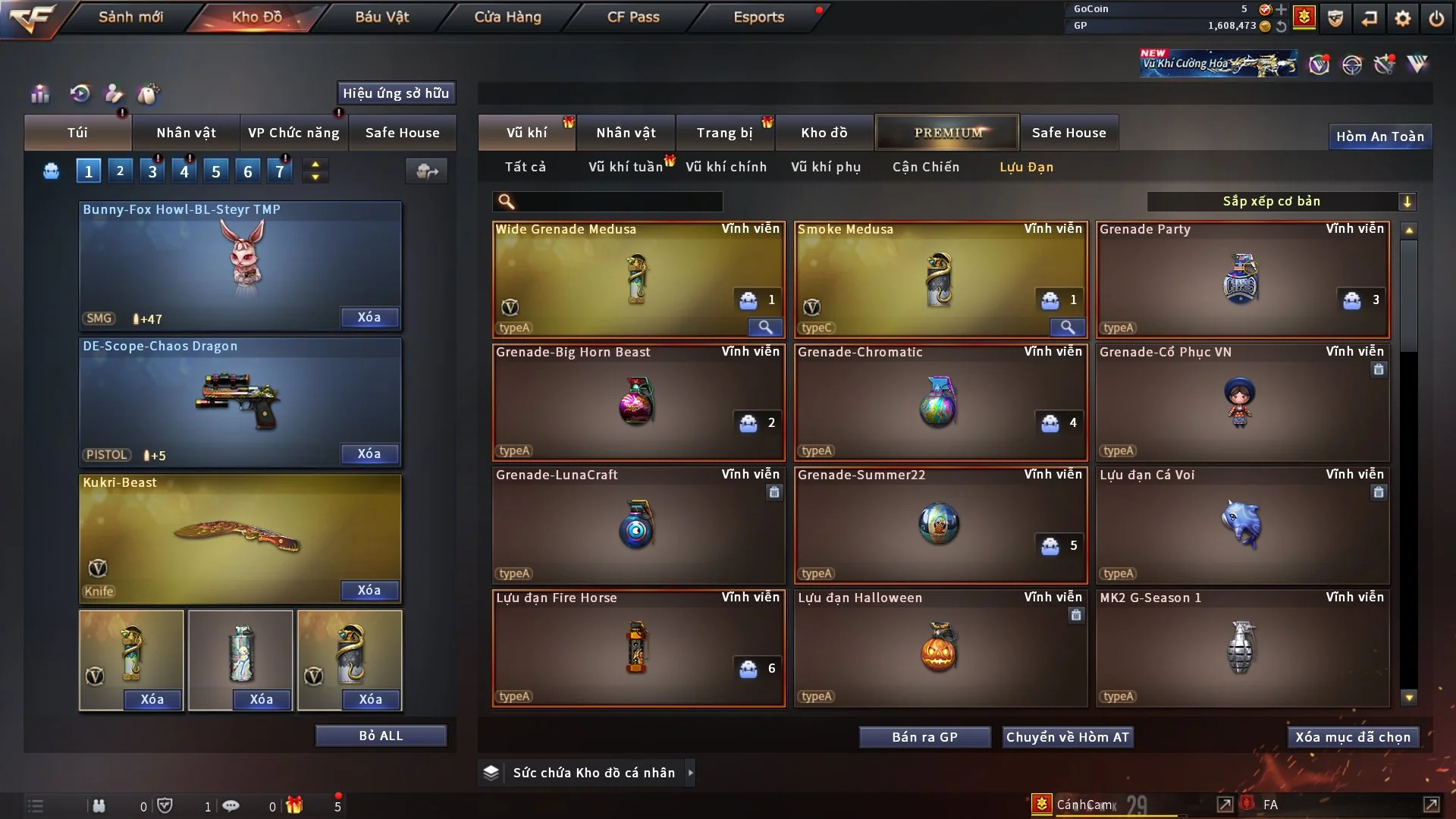
Task: Open the Hòm An Toàn safe box
Action: (x=1379, y=136)
